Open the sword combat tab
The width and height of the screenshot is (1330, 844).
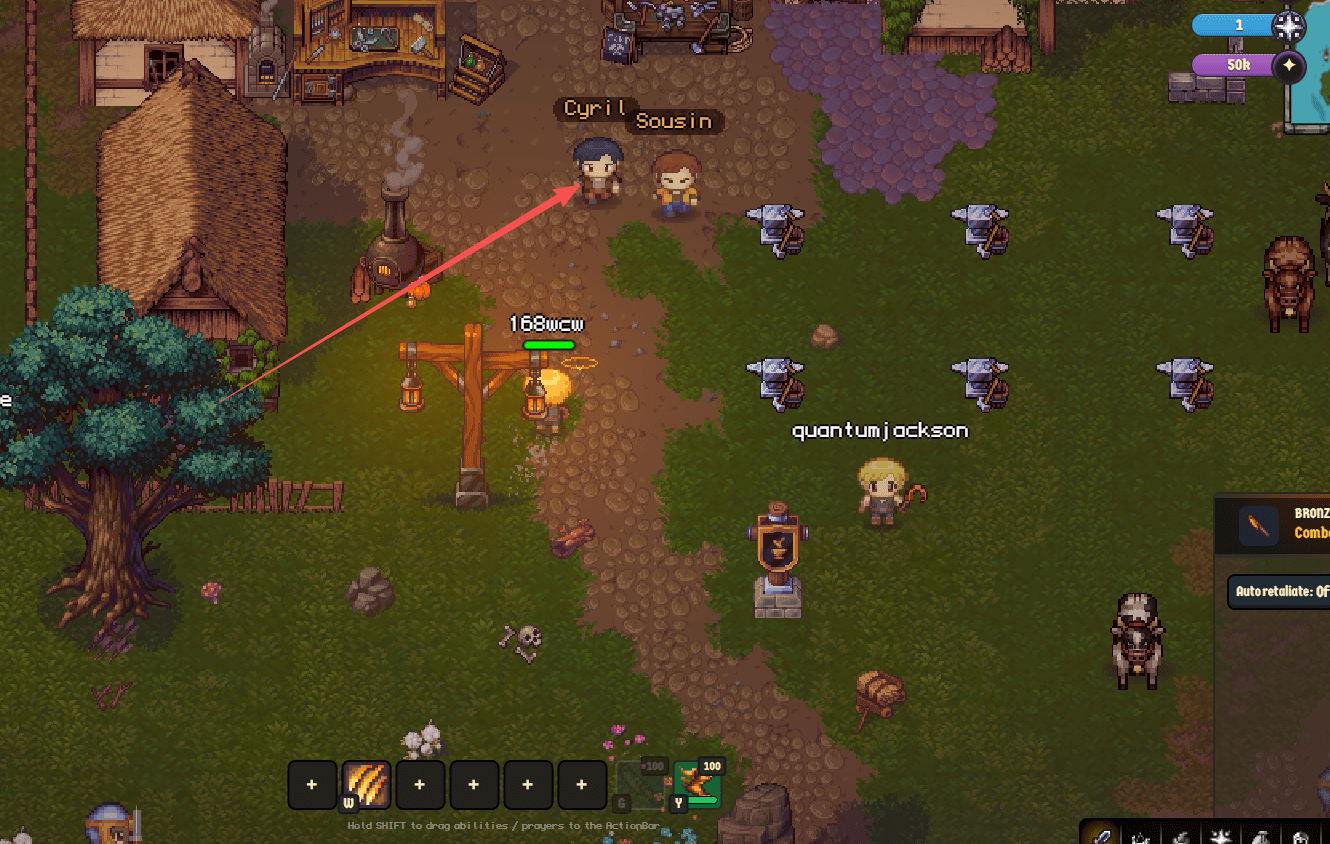pos(1101,836)
